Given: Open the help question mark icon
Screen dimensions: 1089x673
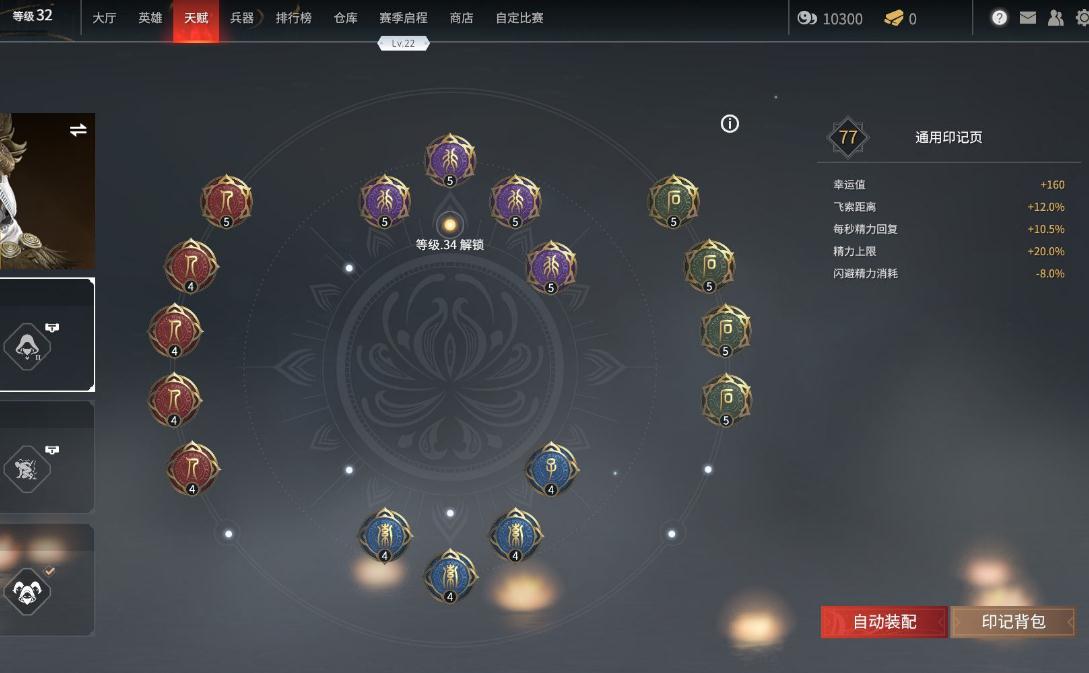Looking at the screenshot, I should click(x=999, y=18).
